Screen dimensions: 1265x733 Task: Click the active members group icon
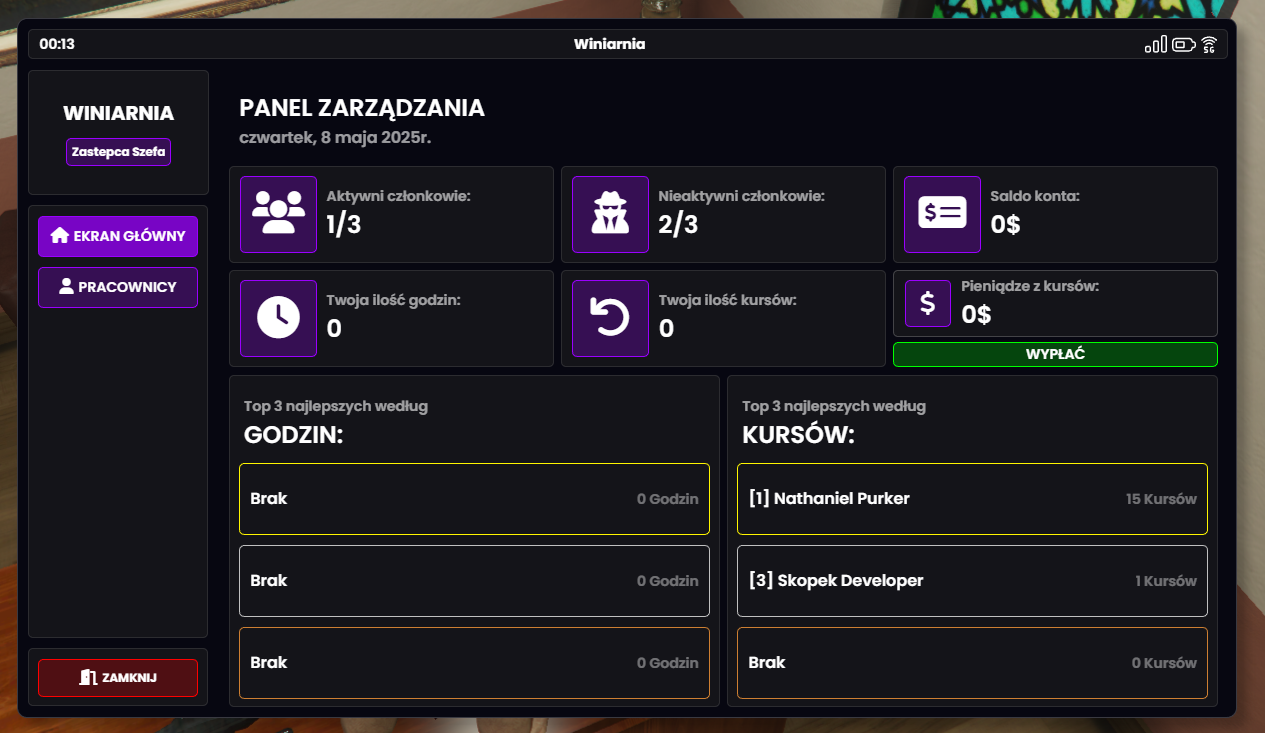(x=278, y=214)
